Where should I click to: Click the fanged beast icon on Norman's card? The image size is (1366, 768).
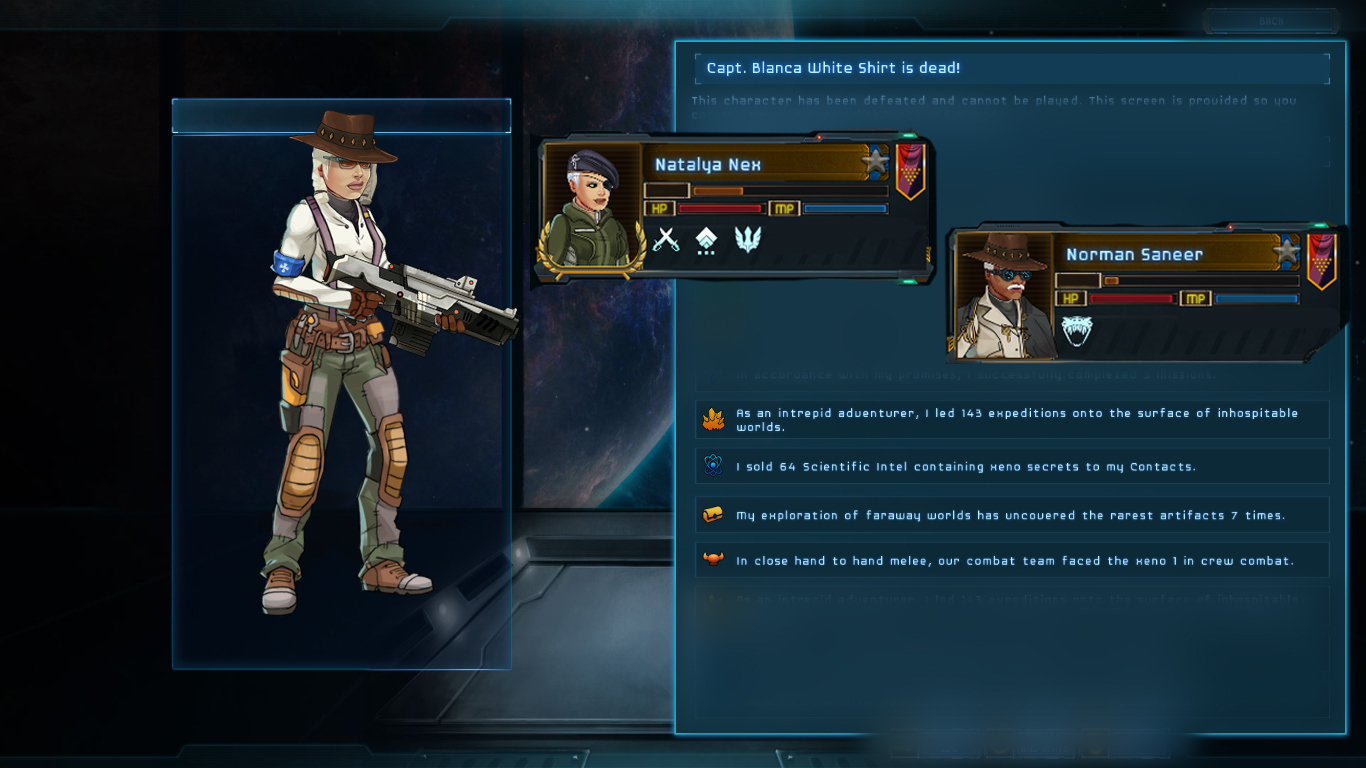click(1077, 330)
